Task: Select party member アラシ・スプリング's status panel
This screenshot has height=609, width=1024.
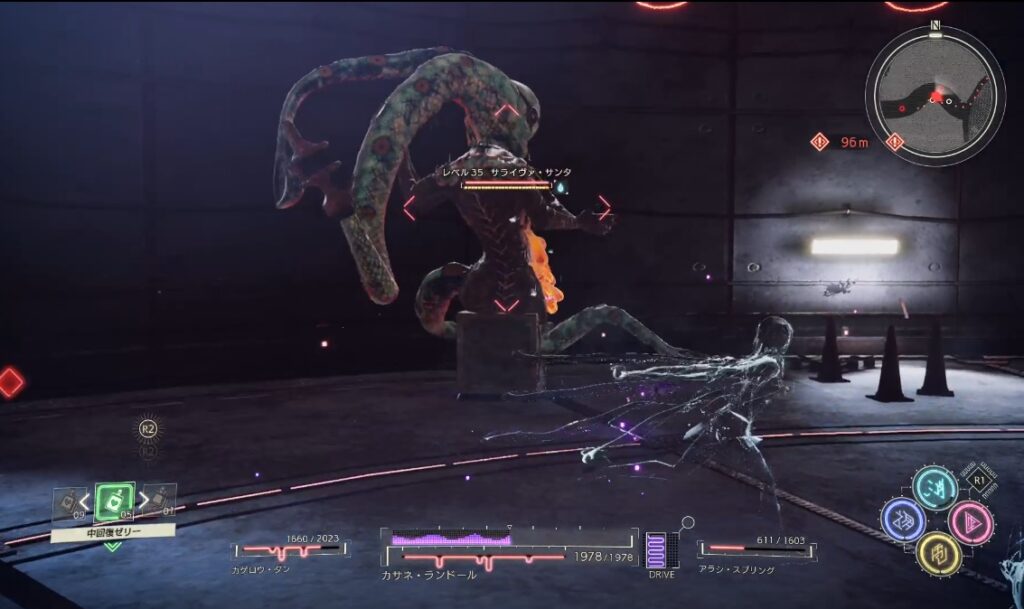Action: 756,551
